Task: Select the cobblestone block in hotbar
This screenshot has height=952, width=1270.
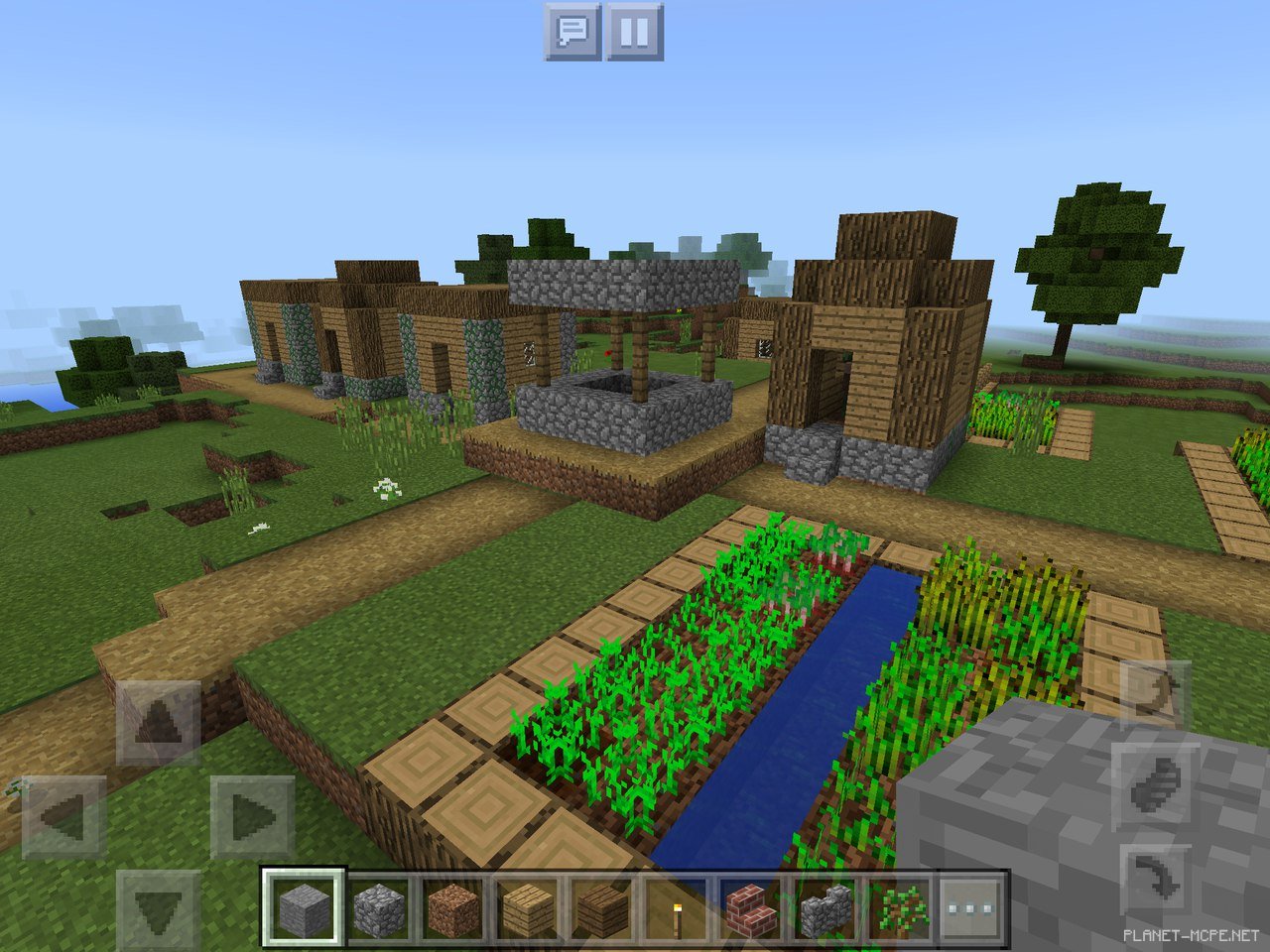Action: pyautogui.click(x=379, y=907)
